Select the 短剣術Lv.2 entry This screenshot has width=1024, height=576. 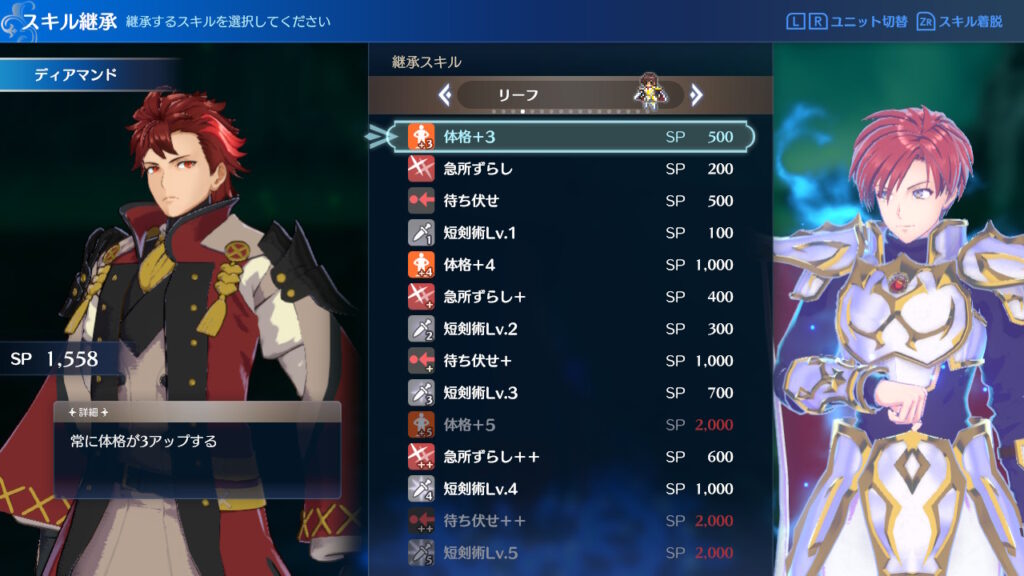[x=570, y=329]
